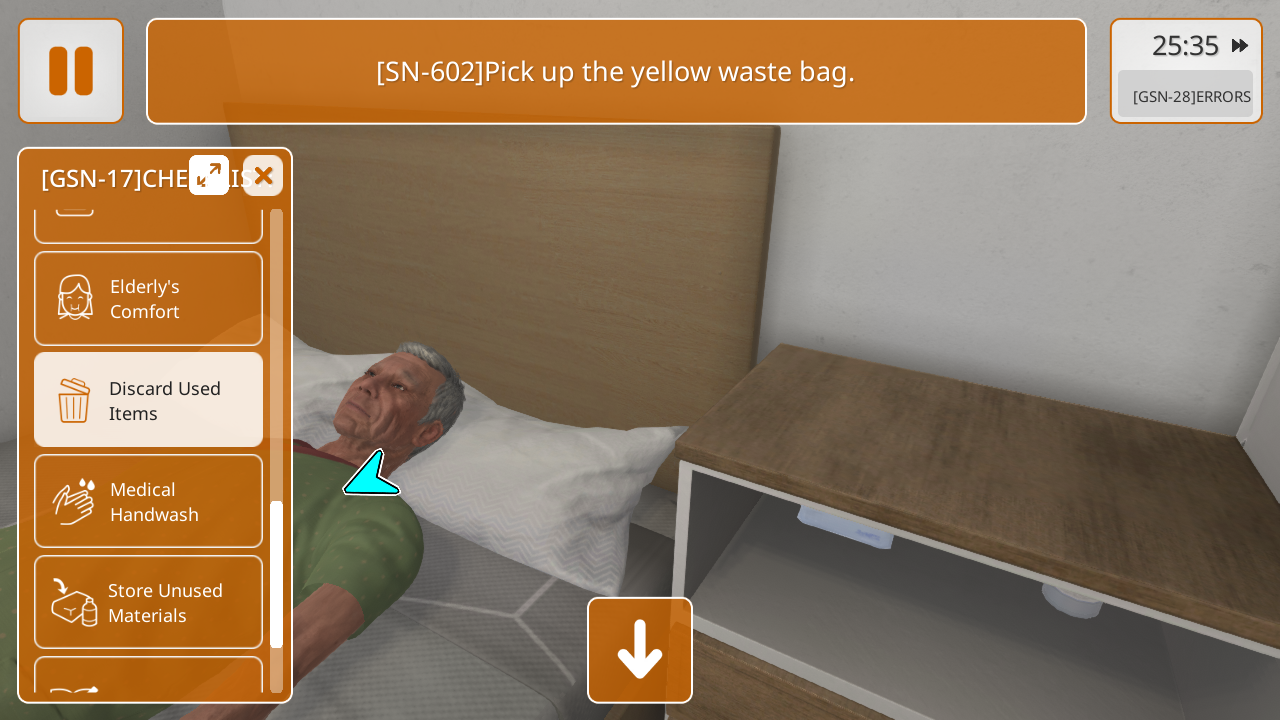1280x720 pixels.
Task: Open the Errors panel
Action: (1185, 96)
